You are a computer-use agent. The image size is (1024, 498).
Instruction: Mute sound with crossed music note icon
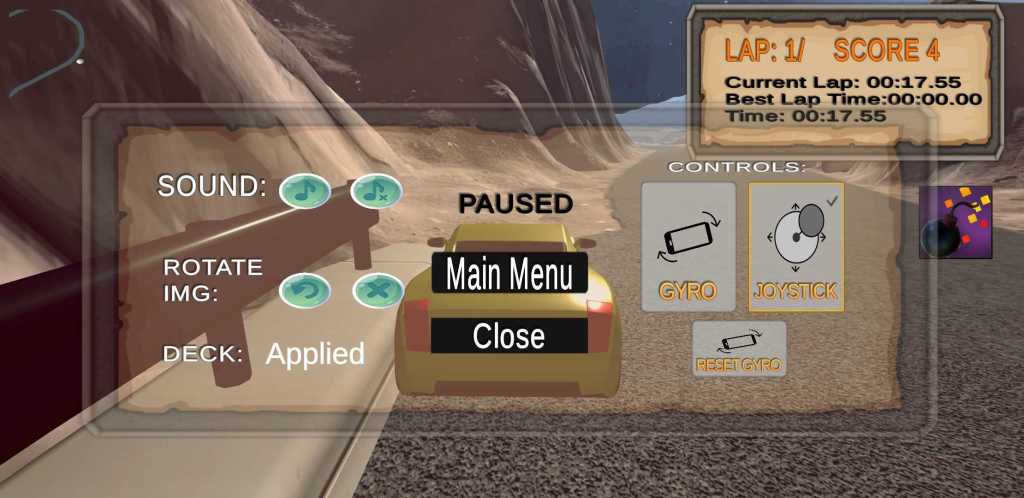tap(377, 190)
